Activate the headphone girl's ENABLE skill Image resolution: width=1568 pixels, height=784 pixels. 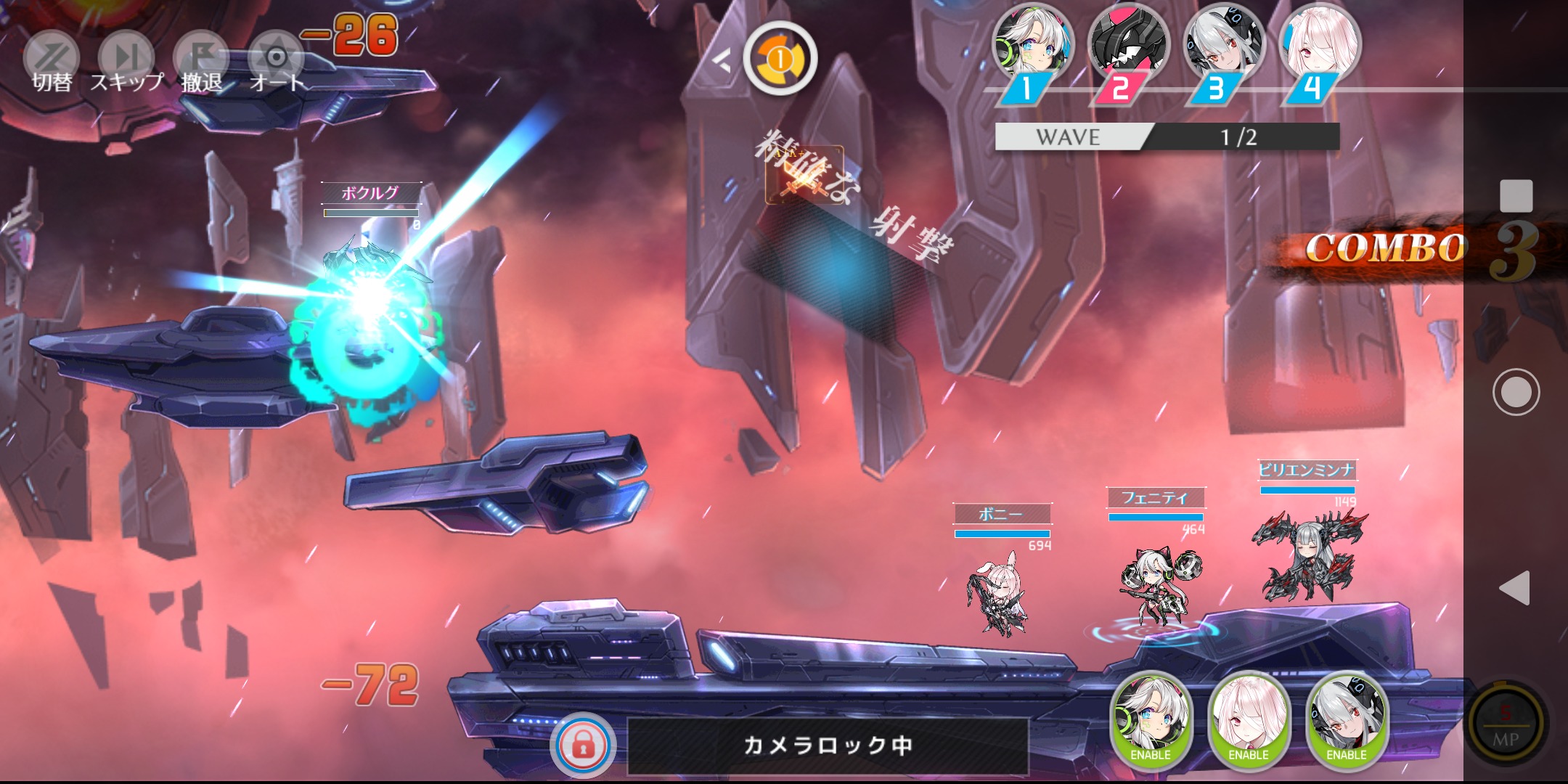1151,719
